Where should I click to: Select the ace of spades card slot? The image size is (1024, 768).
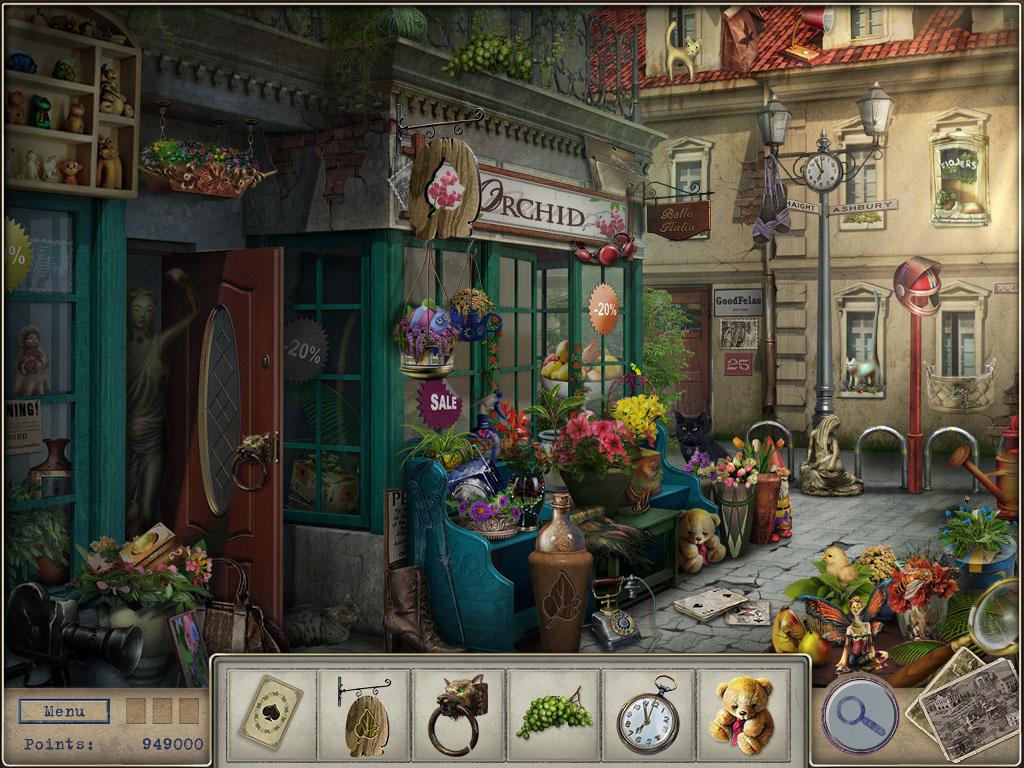[270, 713]
